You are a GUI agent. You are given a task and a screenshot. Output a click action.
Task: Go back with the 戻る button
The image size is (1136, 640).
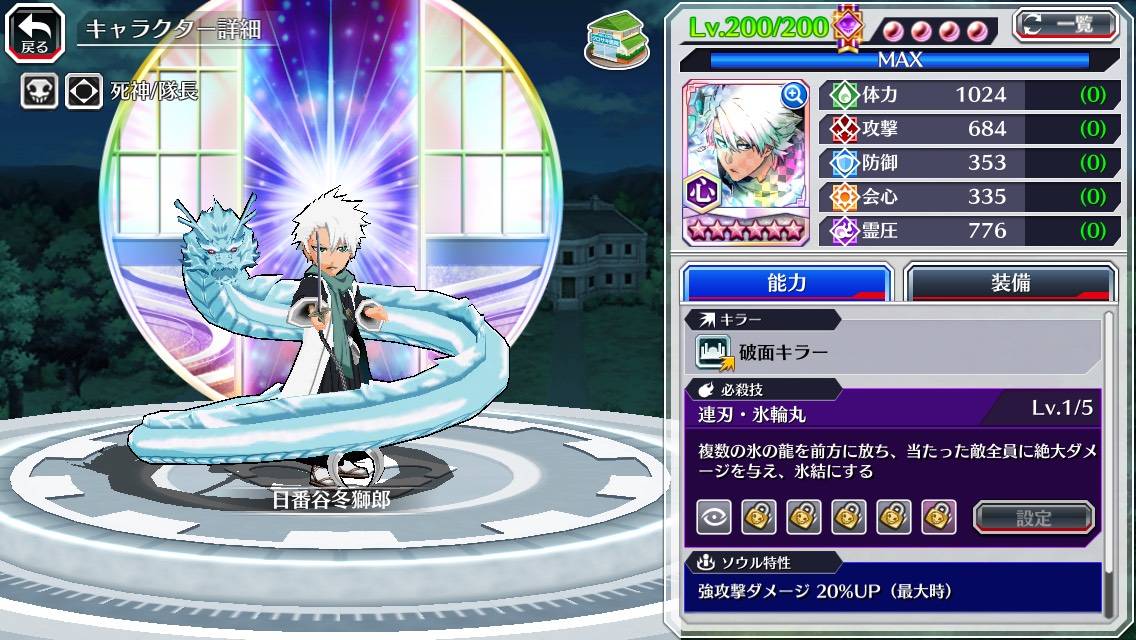36,30
